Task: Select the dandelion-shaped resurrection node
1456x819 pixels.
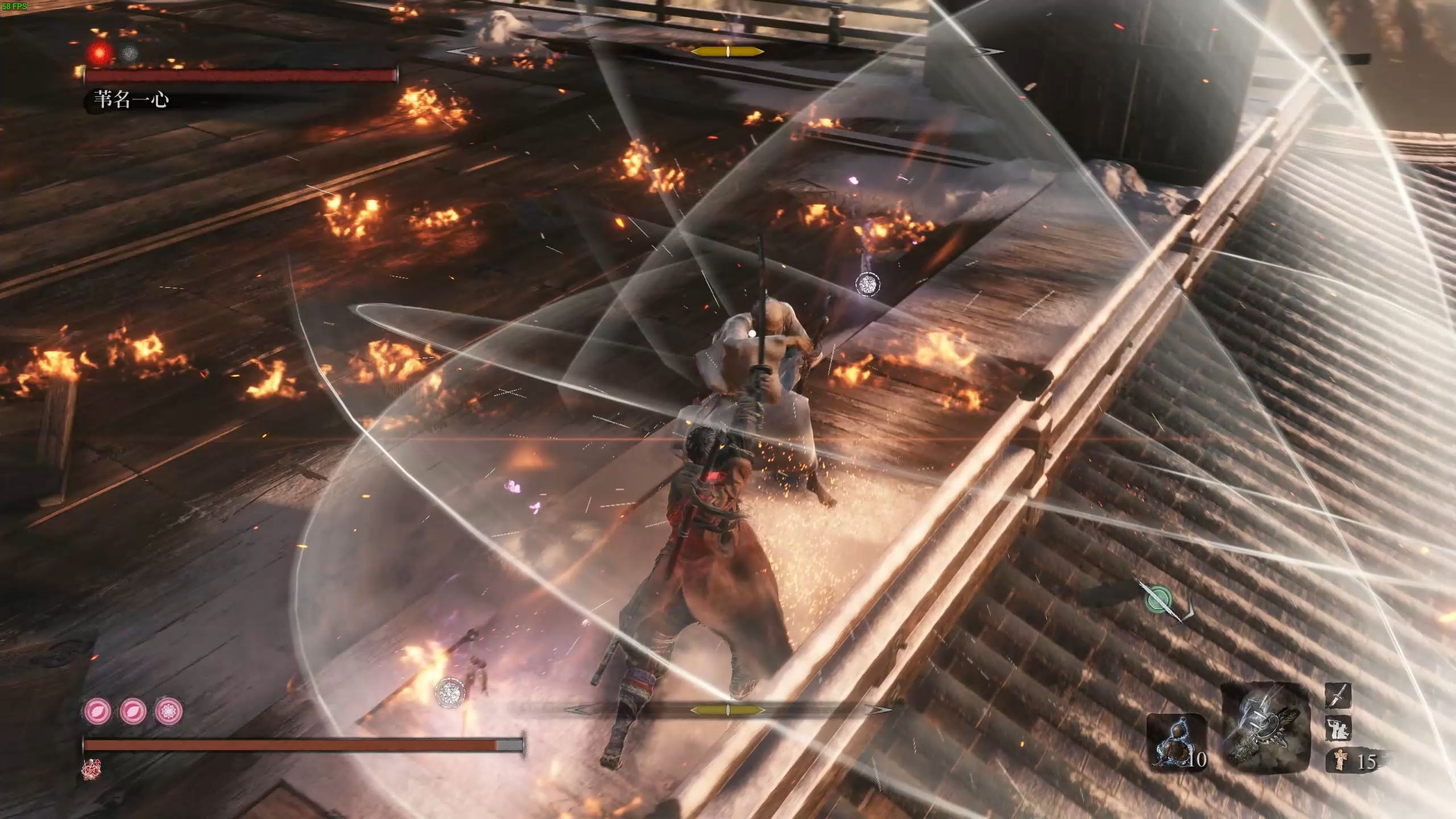Action: pos(169,710)
